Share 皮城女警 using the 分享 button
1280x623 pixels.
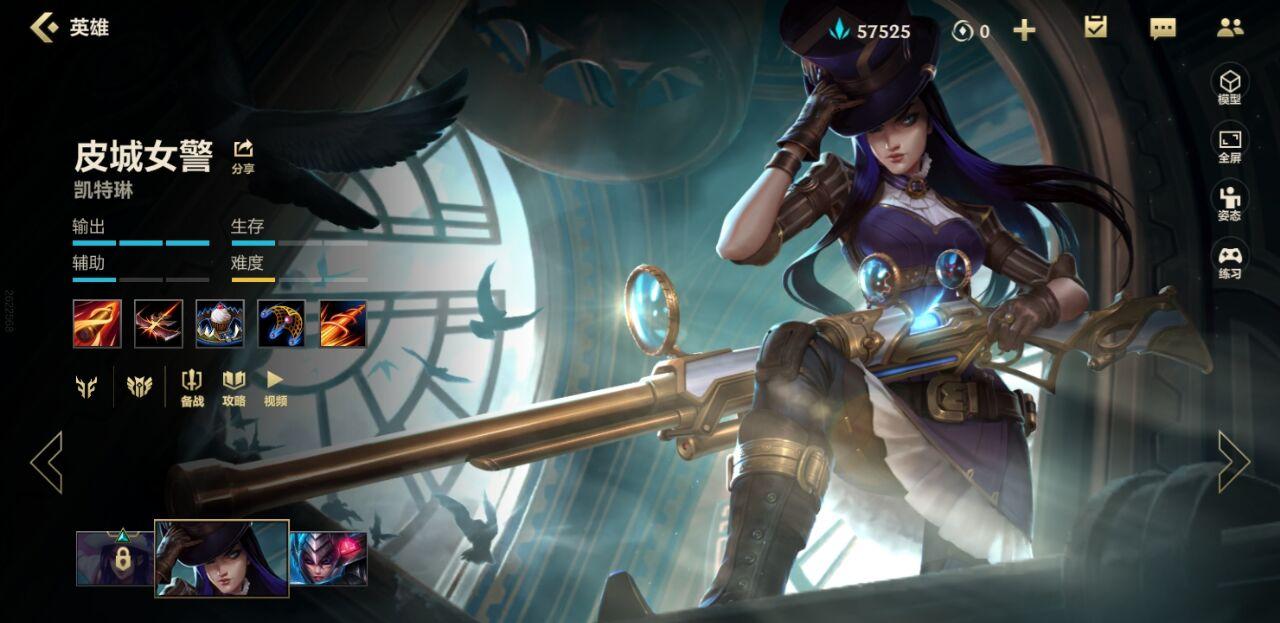point(243,155)
